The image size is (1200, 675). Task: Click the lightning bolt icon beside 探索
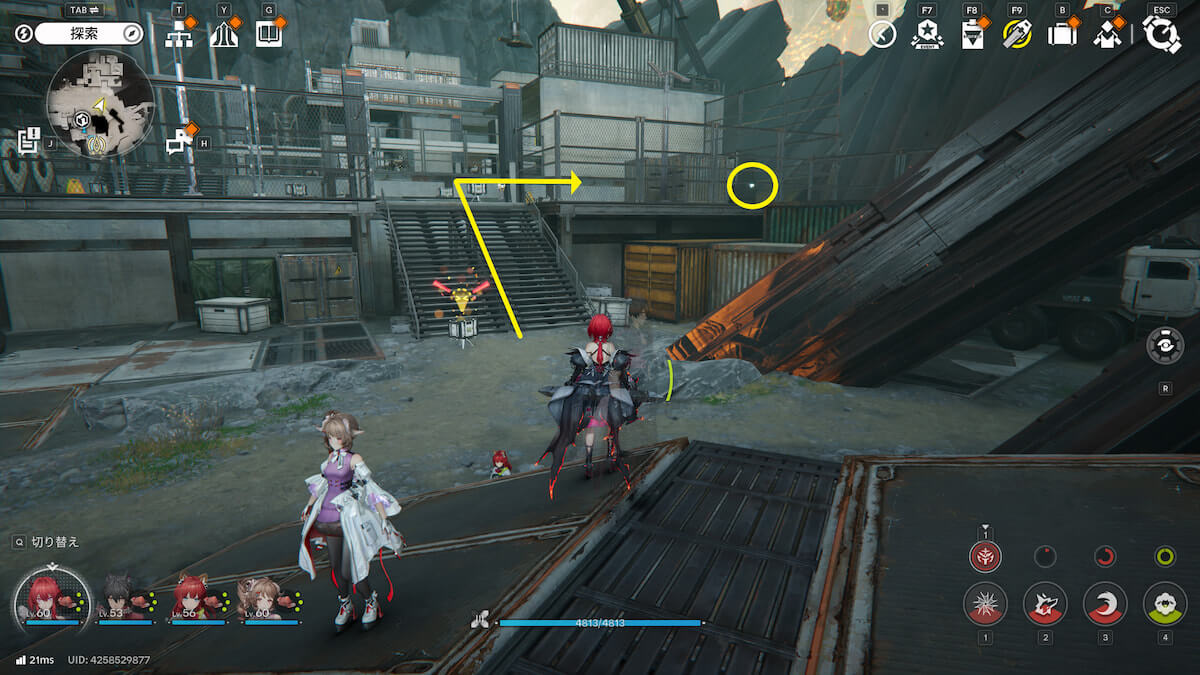coord(24,34)
